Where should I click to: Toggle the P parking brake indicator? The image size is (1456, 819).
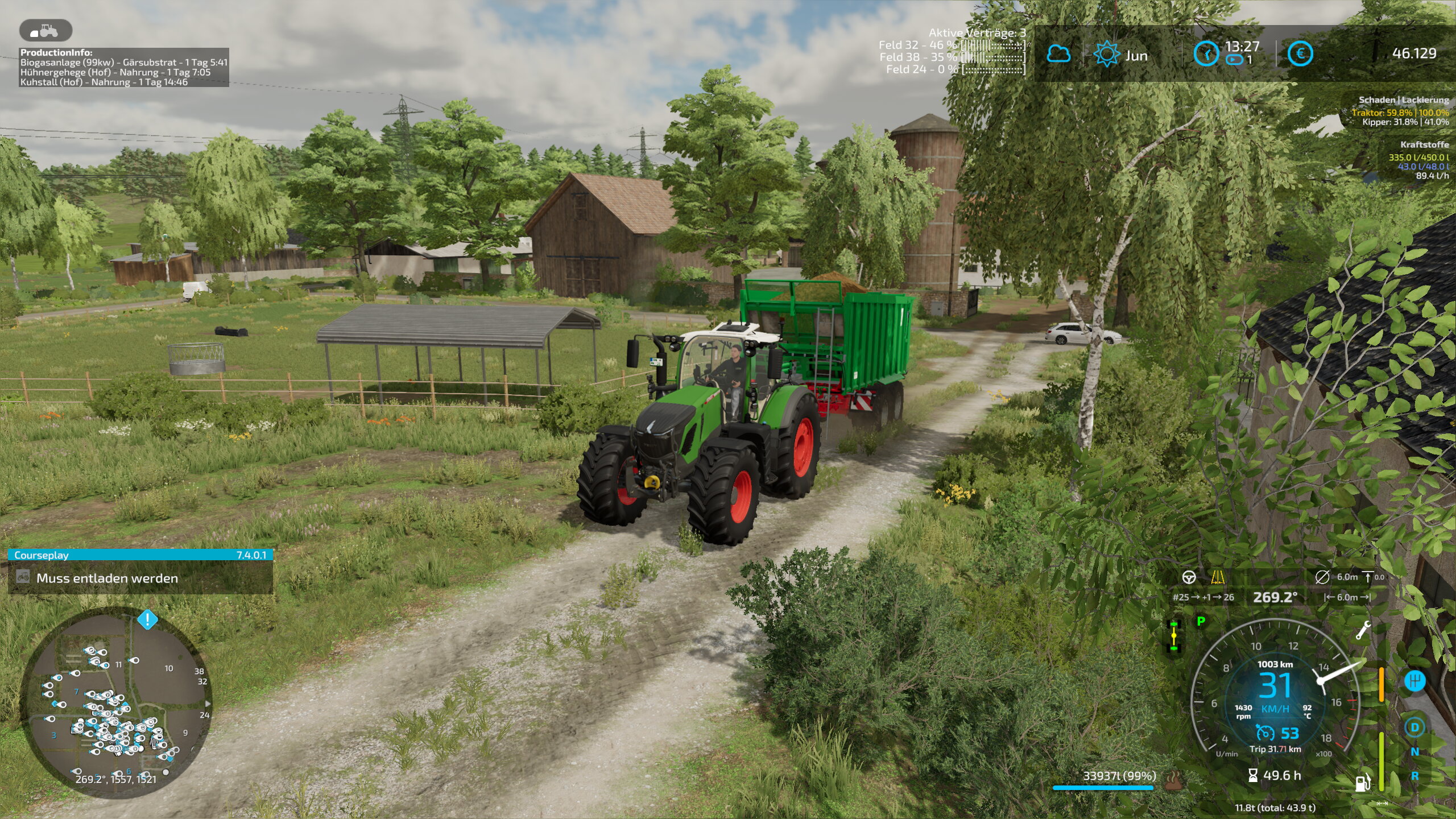[1200, 622]
